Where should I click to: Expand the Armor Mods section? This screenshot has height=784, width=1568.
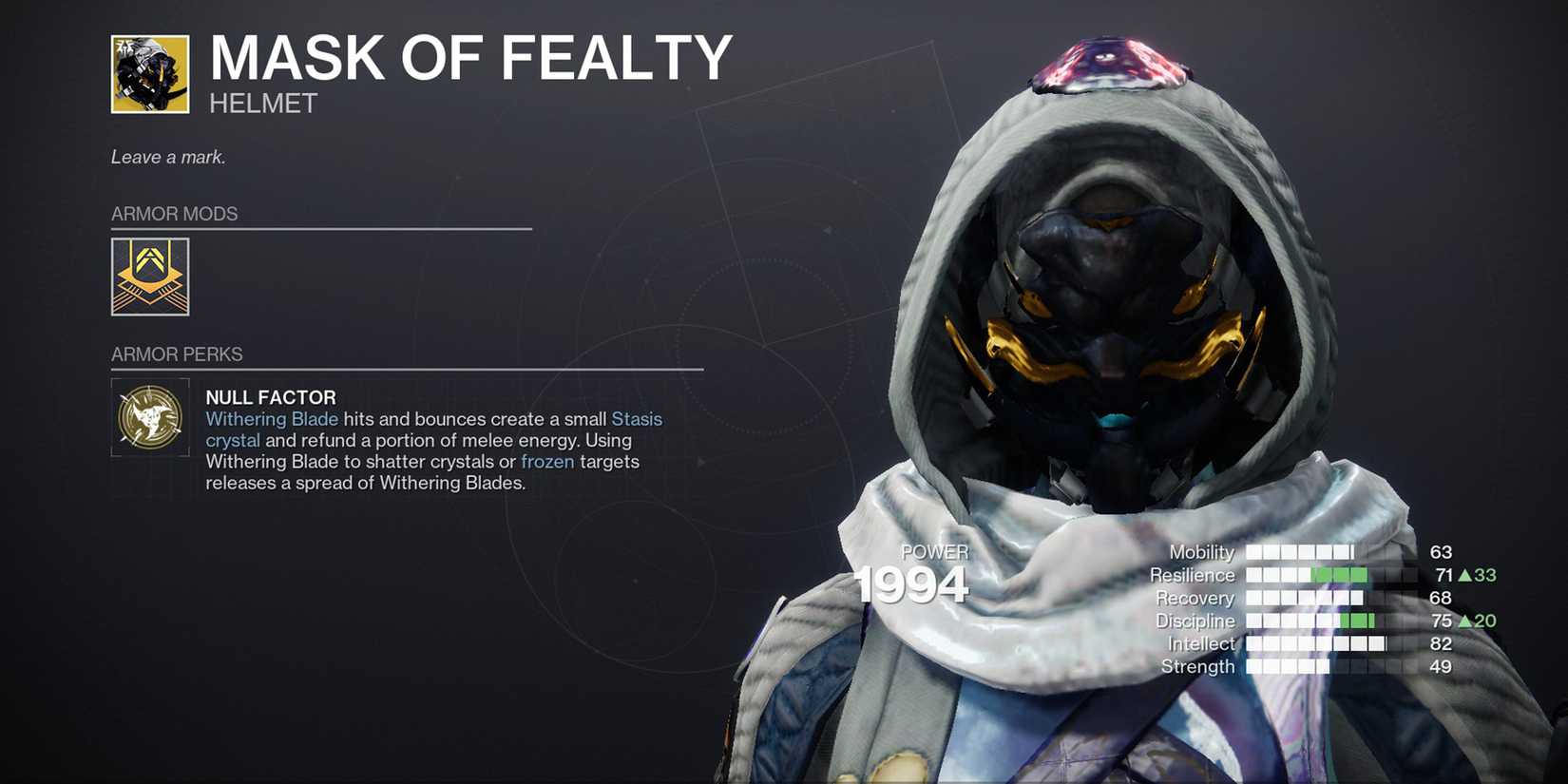[175, 213]
